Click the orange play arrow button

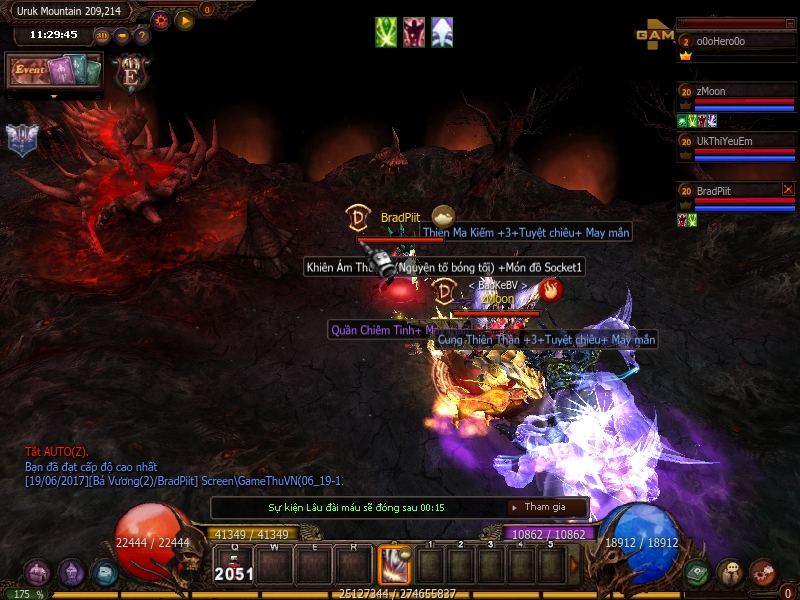click(185, 20)
